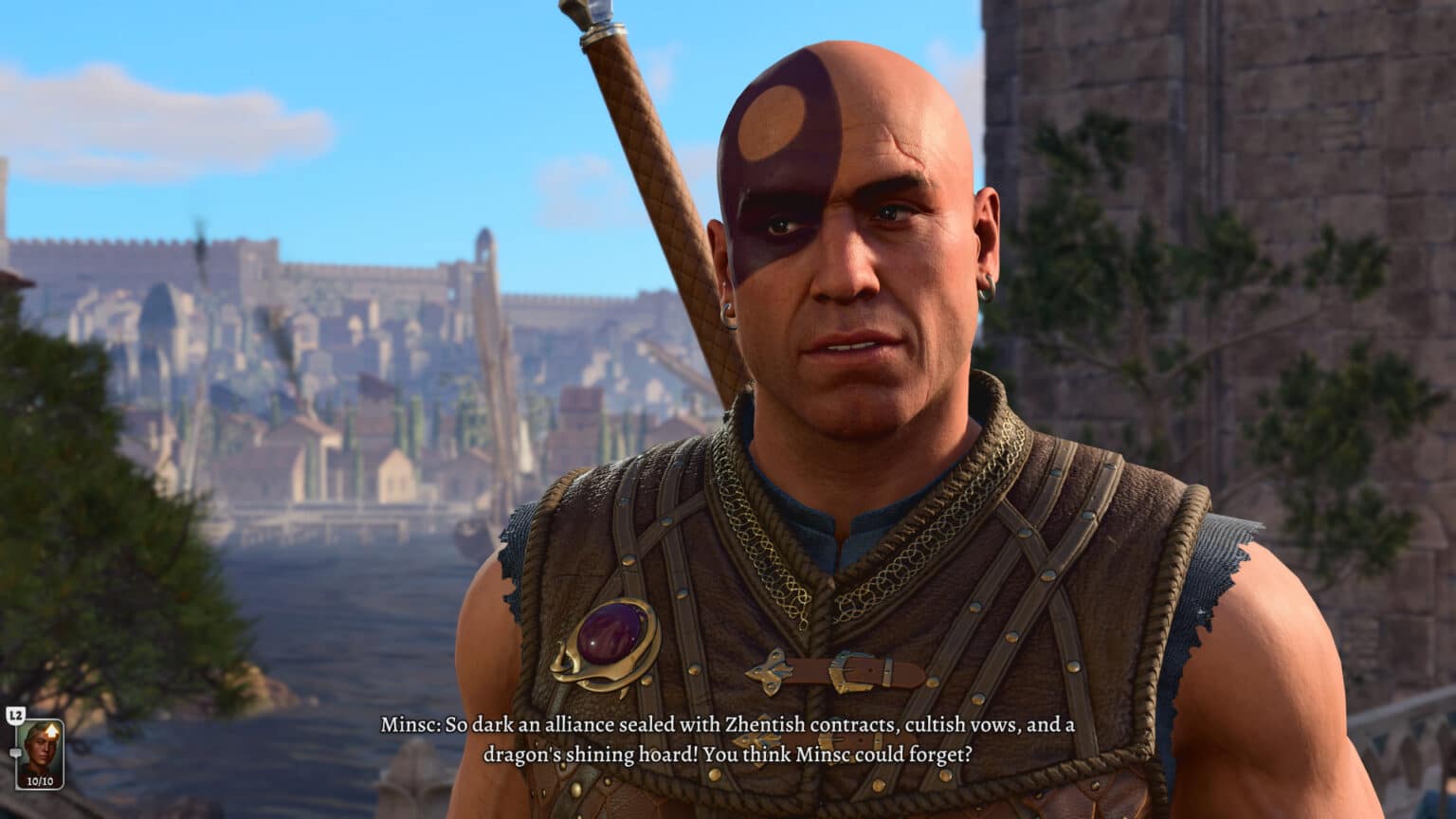Select the L2 level badge on the portrait
Screen dimensions: 1456x819
[16, 714]
